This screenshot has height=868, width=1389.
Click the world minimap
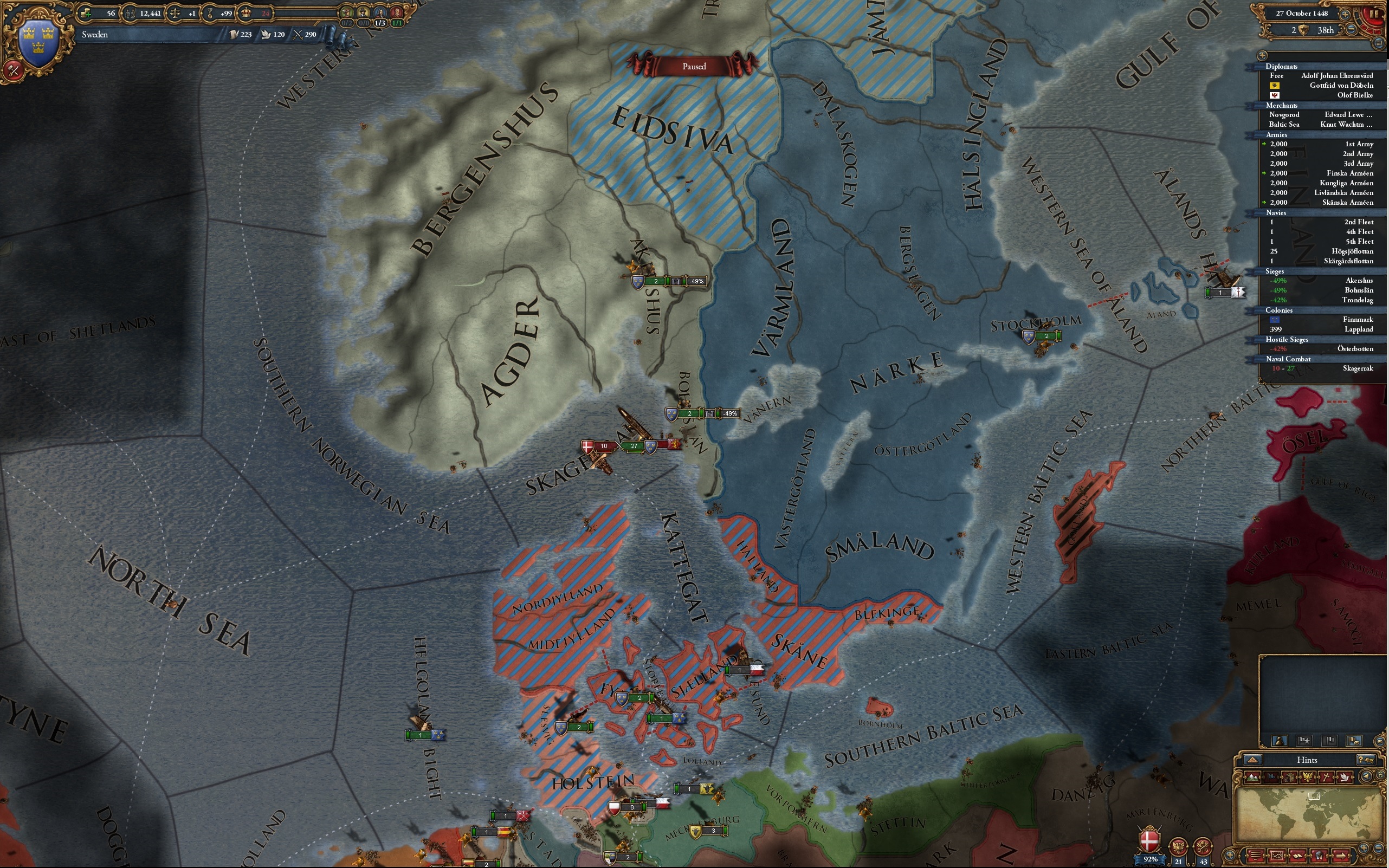click(x=1309, y=814)
